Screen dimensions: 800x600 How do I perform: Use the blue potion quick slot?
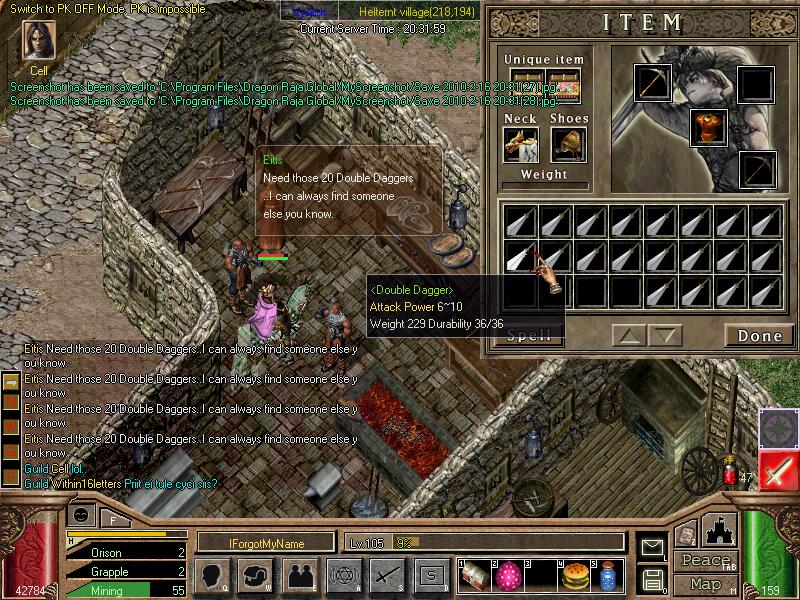click(606, 575)
